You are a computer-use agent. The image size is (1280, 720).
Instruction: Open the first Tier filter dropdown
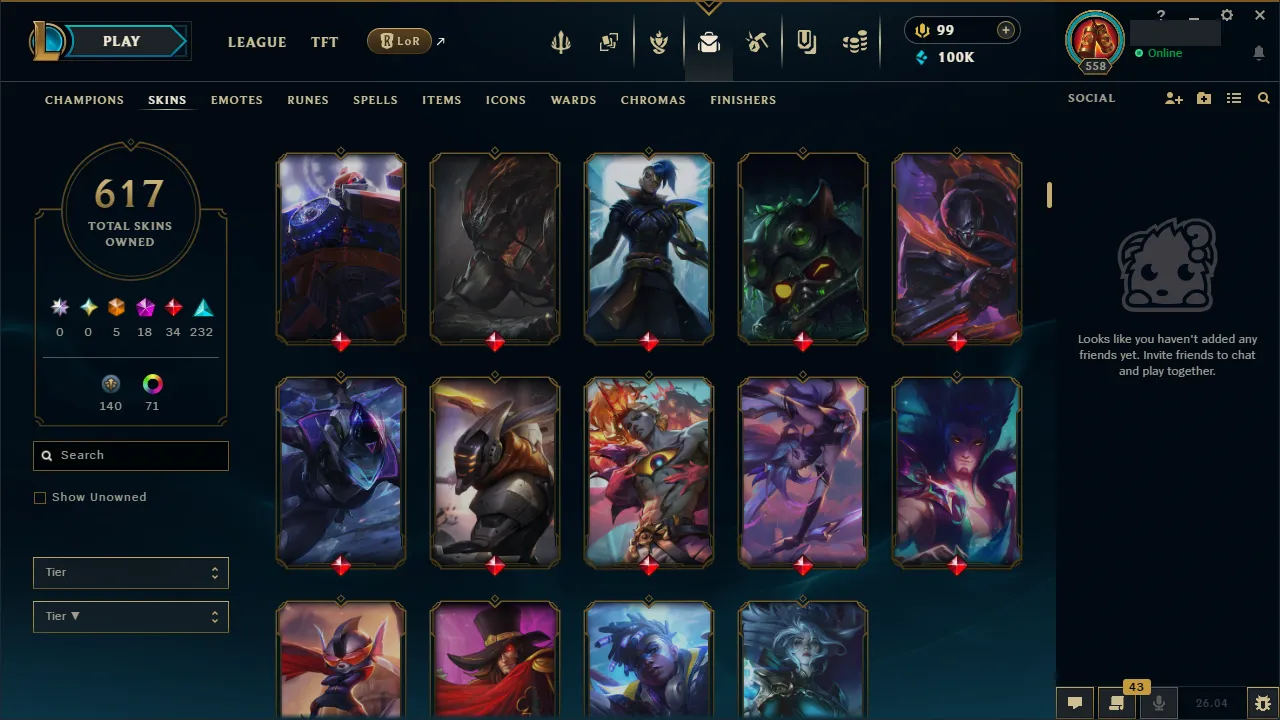130,572
